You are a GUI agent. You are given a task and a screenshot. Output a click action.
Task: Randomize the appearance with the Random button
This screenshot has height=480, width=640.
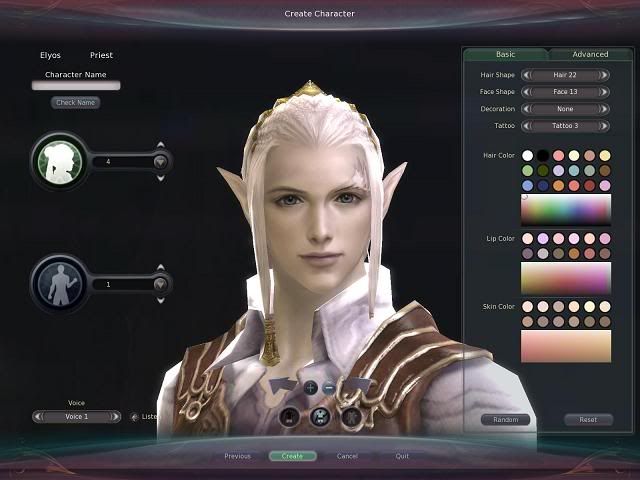[x=505, y=420]
